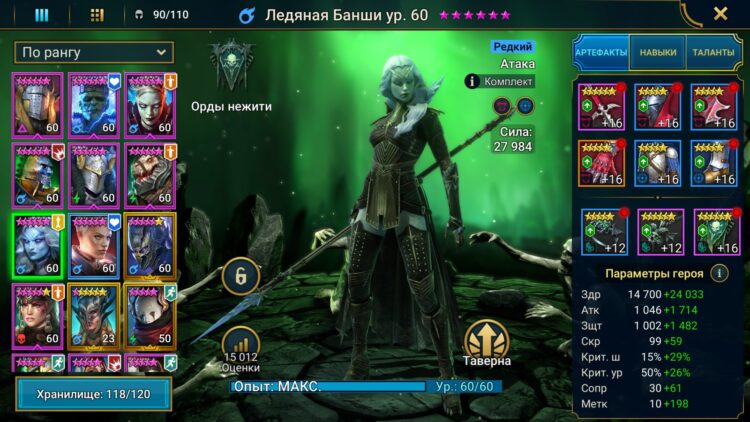Viewport: 750px width, 422px height.
Task: Switch to the Навыки tab
Action: [657, 52]
